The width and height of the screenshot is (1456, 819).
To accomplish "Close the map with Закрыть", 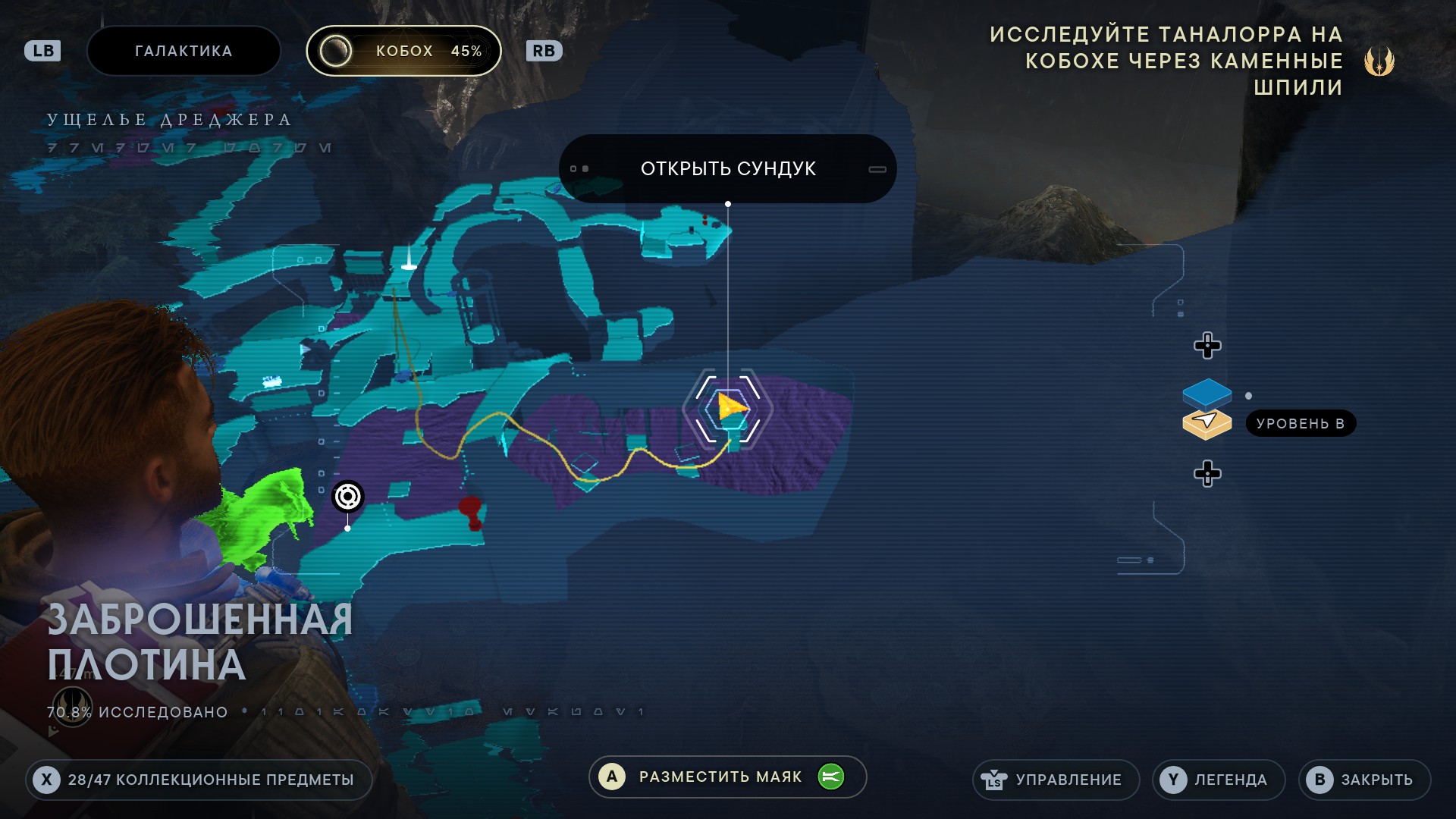I will [1363, 780].
